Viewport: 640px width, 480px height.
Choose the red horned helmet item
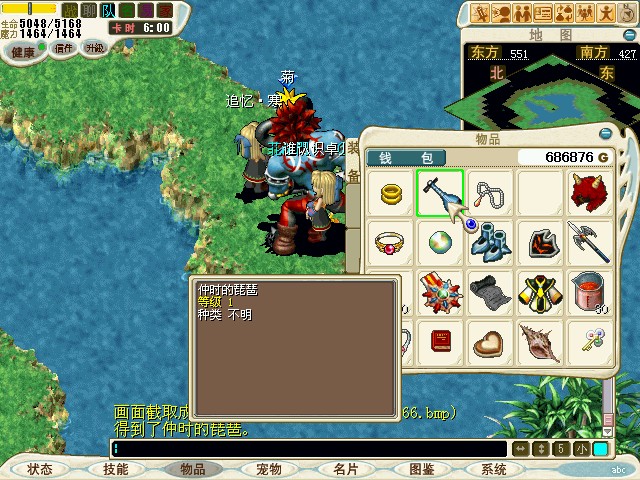pyautogui.click(x=591, y=193)
